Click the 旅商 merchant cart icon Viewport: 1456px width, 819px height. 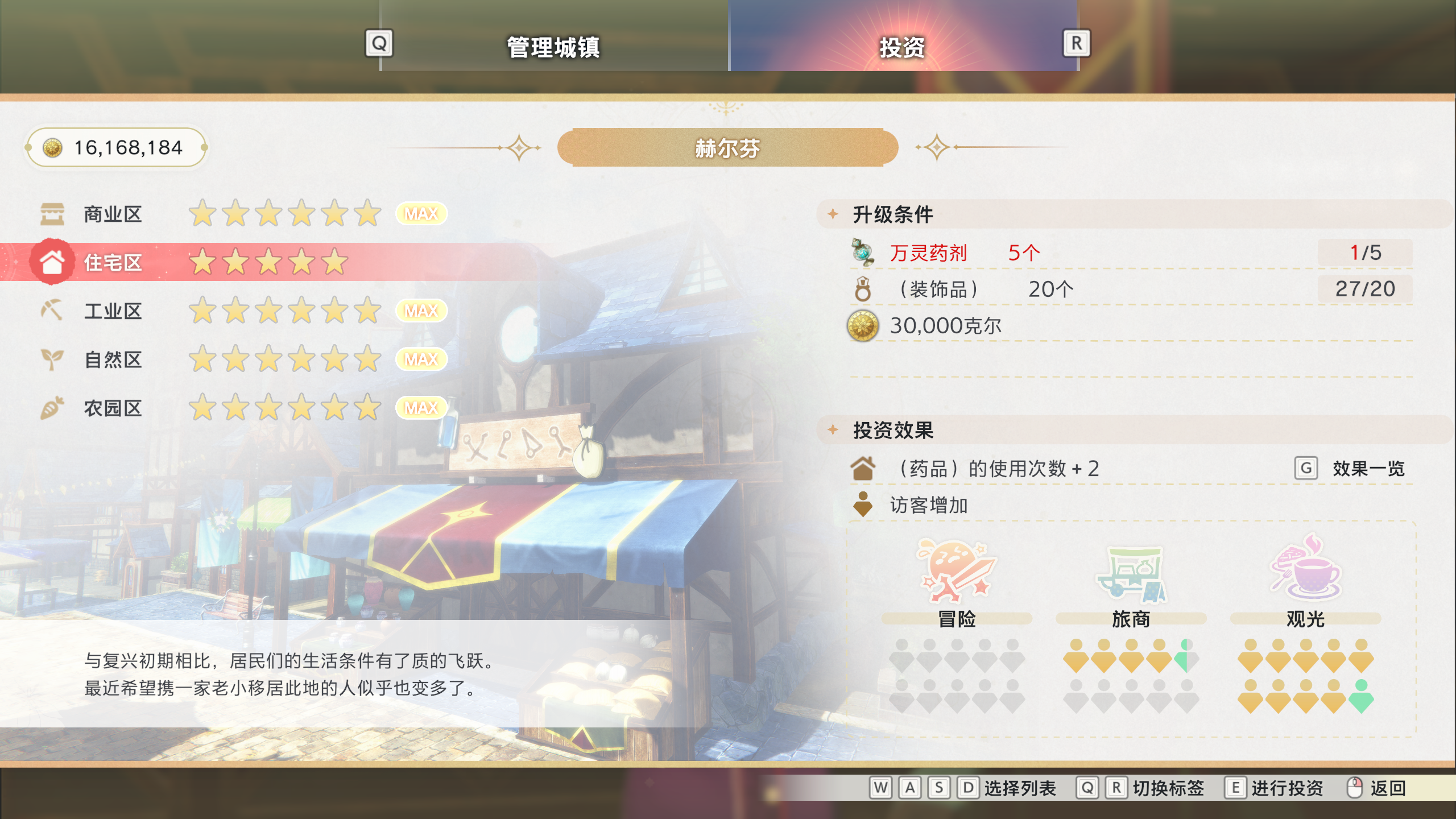click(x=1132, y=574)
